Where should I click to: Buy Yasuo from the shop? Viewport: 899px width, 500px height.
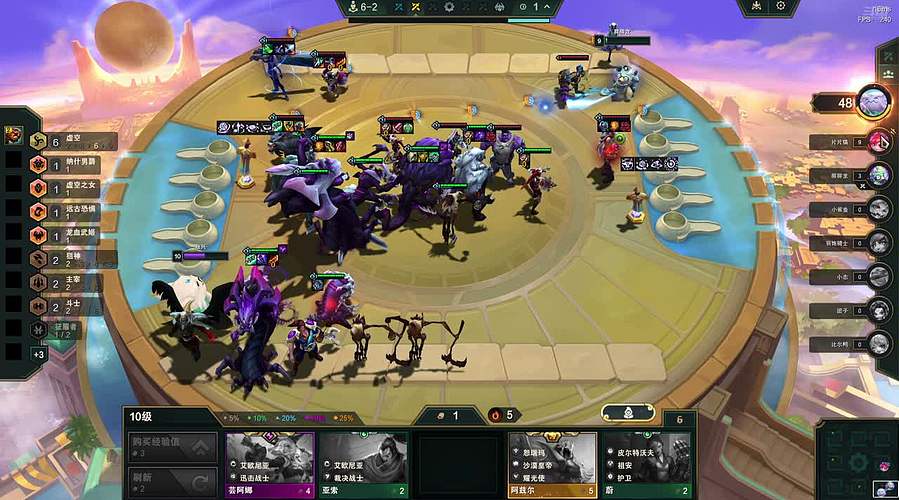click(x=363, y=463)
